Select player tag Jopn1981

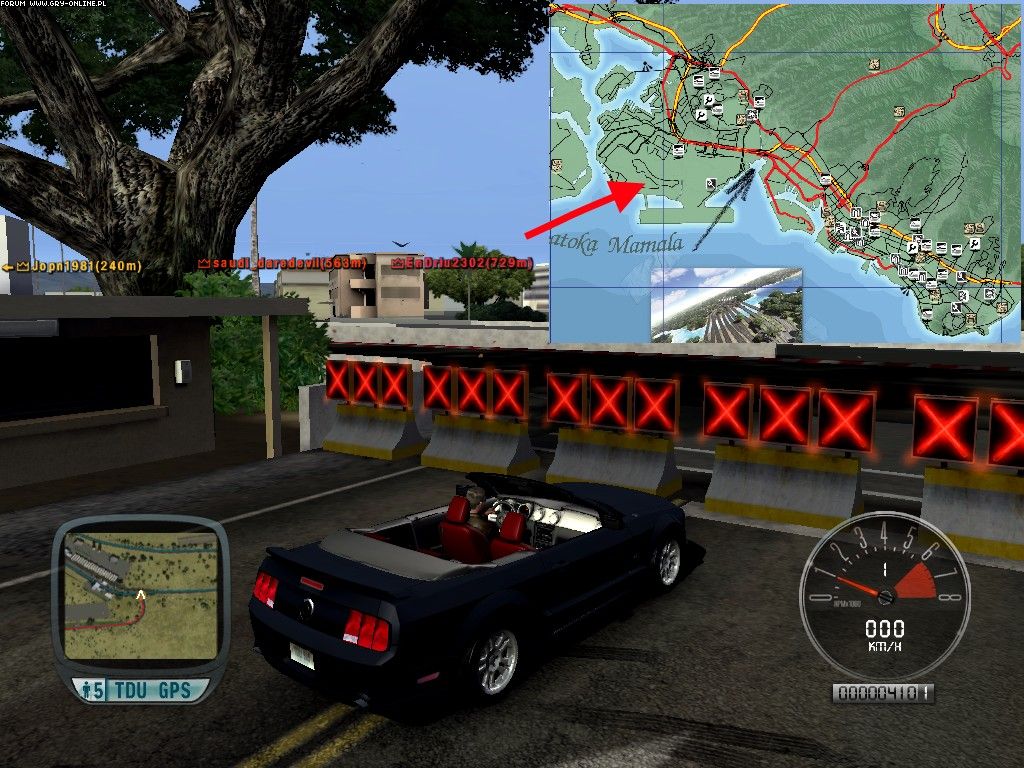(72, 266)
